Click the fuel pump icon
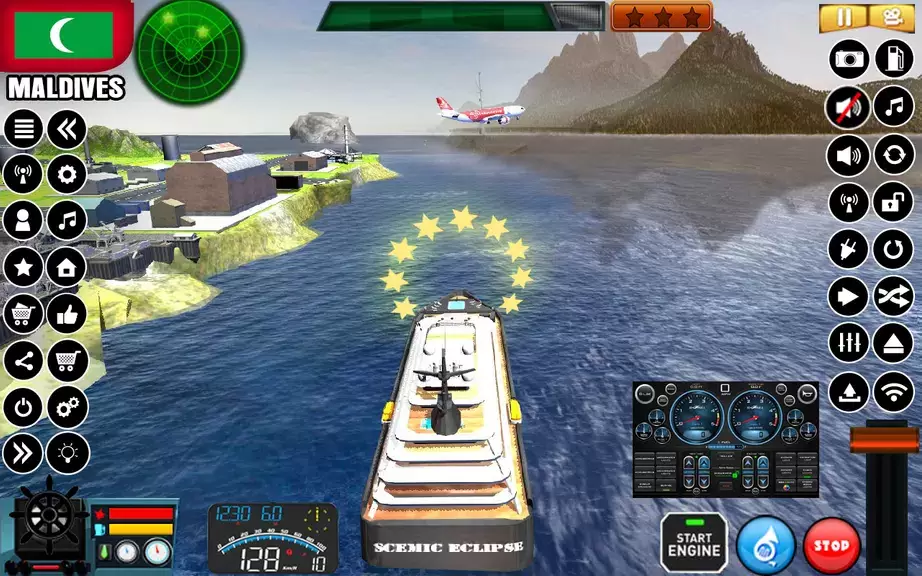The width and height of the screenshot is (922, 576). pyautogui.click(x=894, y=59)
